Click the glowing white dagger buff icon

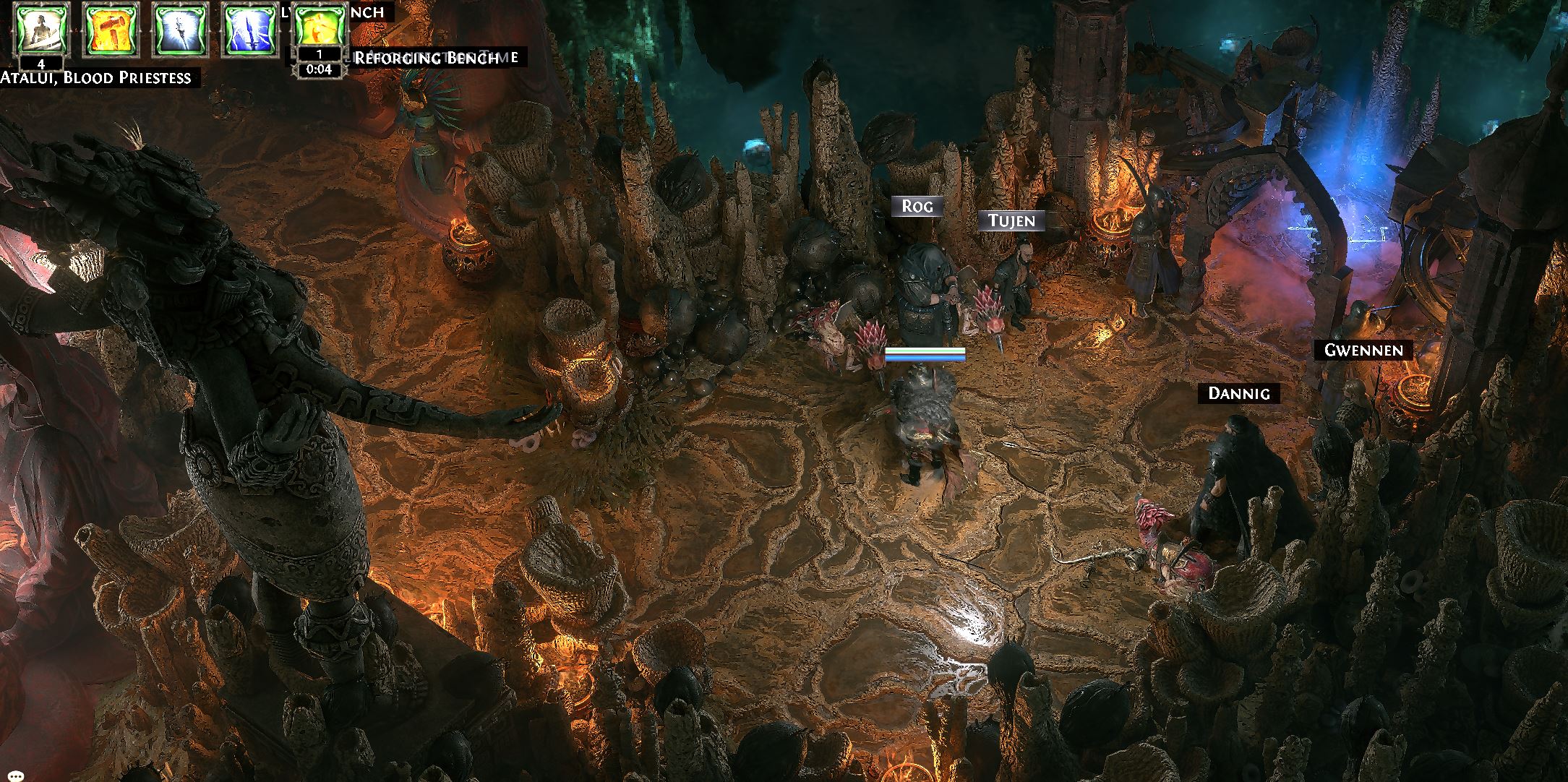click(180, 30)
